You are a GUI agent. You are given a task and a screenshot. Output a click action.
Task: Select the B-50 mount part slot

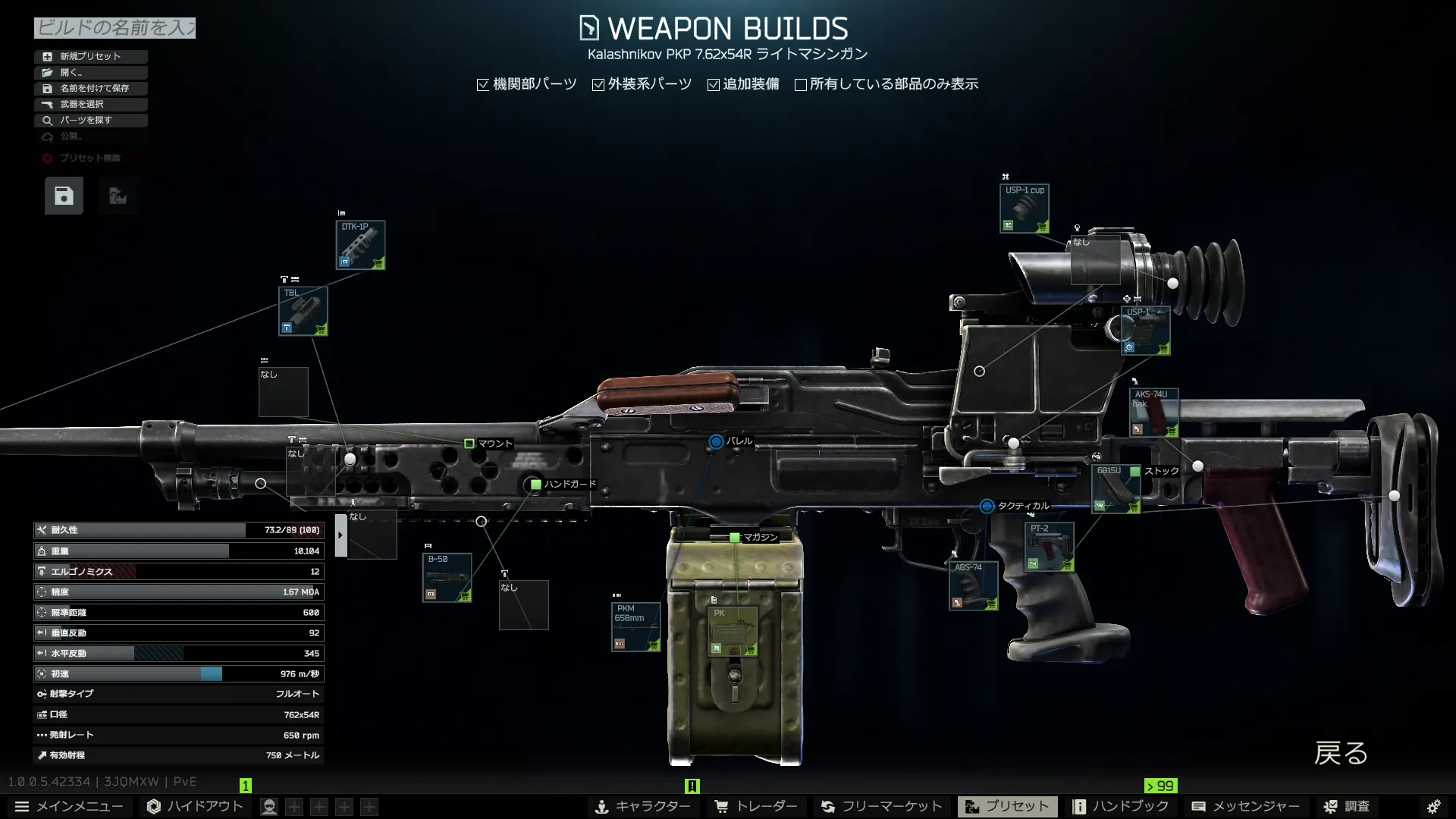pyautogui.click(x=447, y=578)
